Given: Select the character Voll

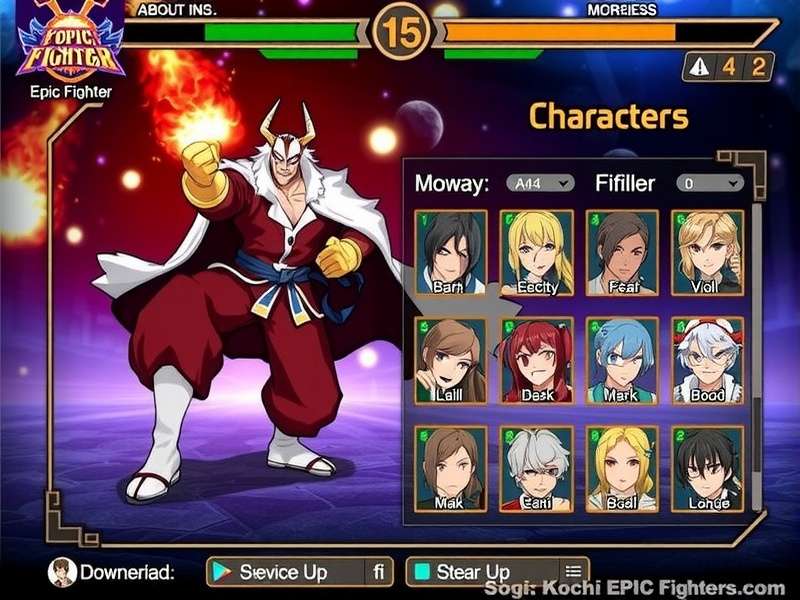Looking at the screenshot, I should click(x=707, y=253).
